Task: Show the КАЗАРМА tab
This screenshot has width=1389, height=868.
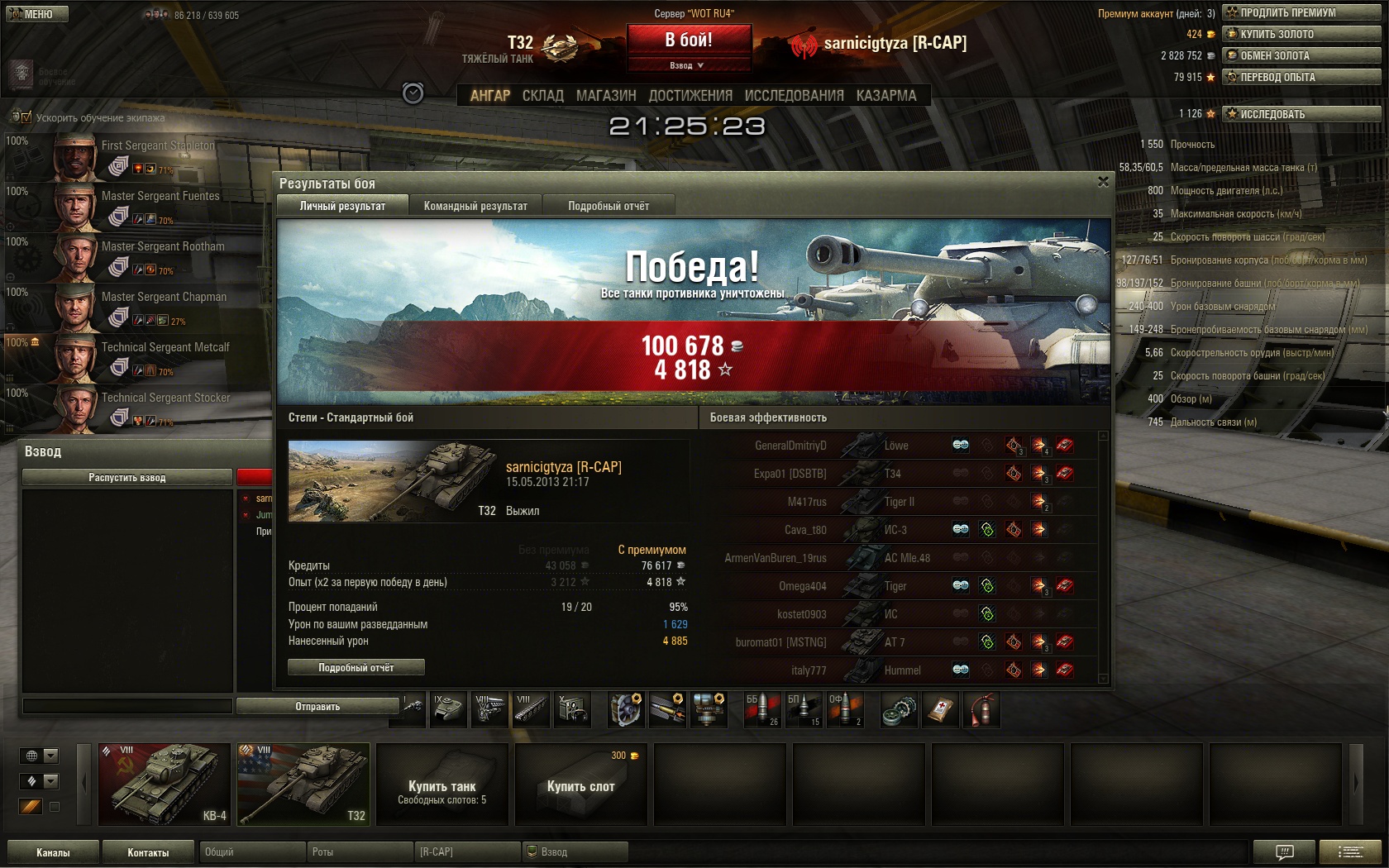Action: (x=886, y=96)
